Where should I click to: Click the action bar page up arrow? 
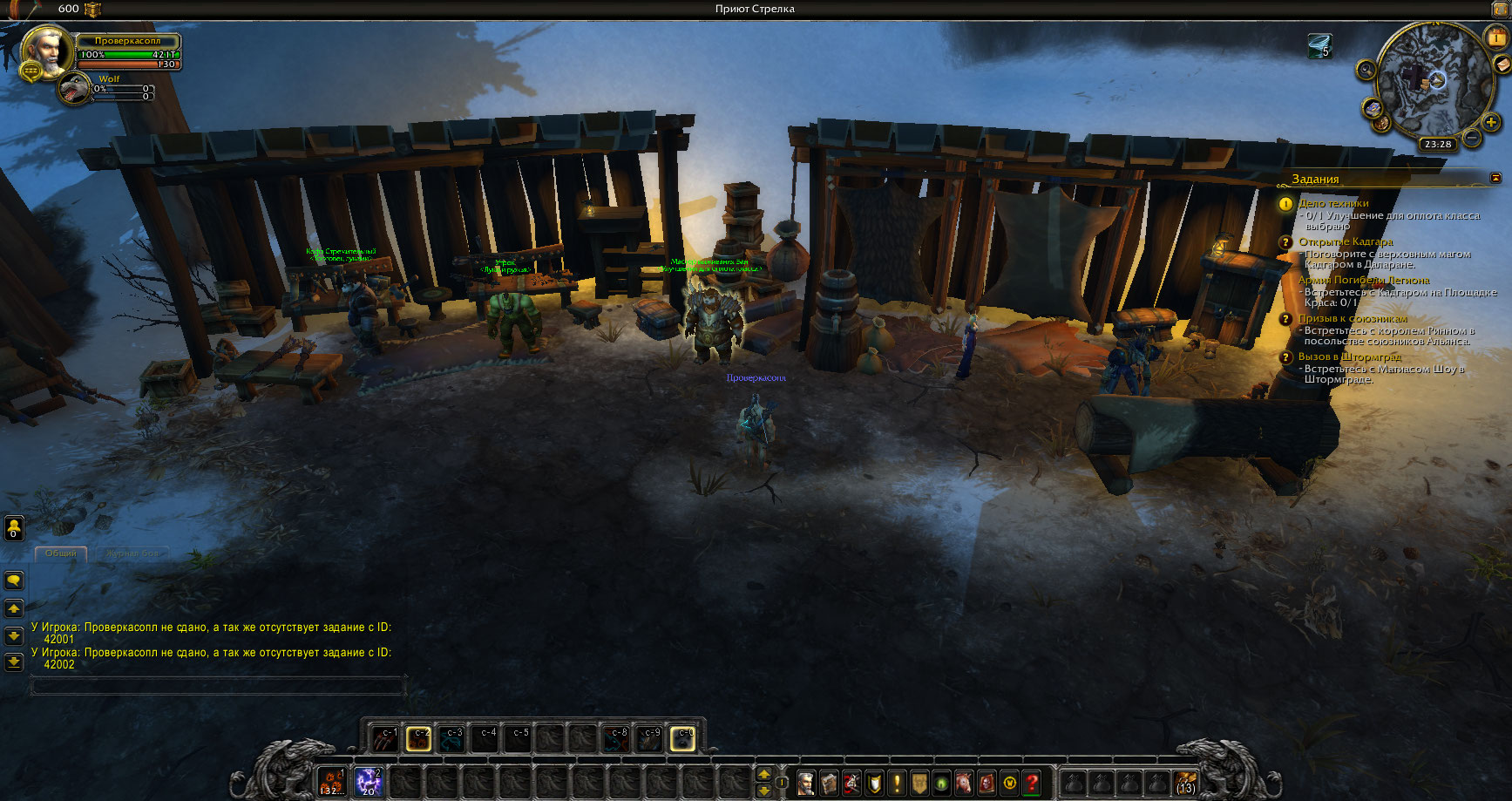point(763,774)
